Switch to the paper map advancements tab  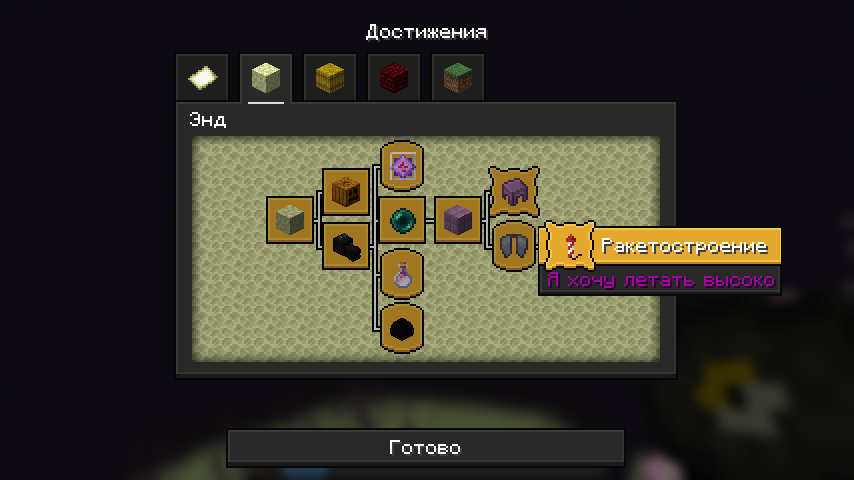click(202, 78)
